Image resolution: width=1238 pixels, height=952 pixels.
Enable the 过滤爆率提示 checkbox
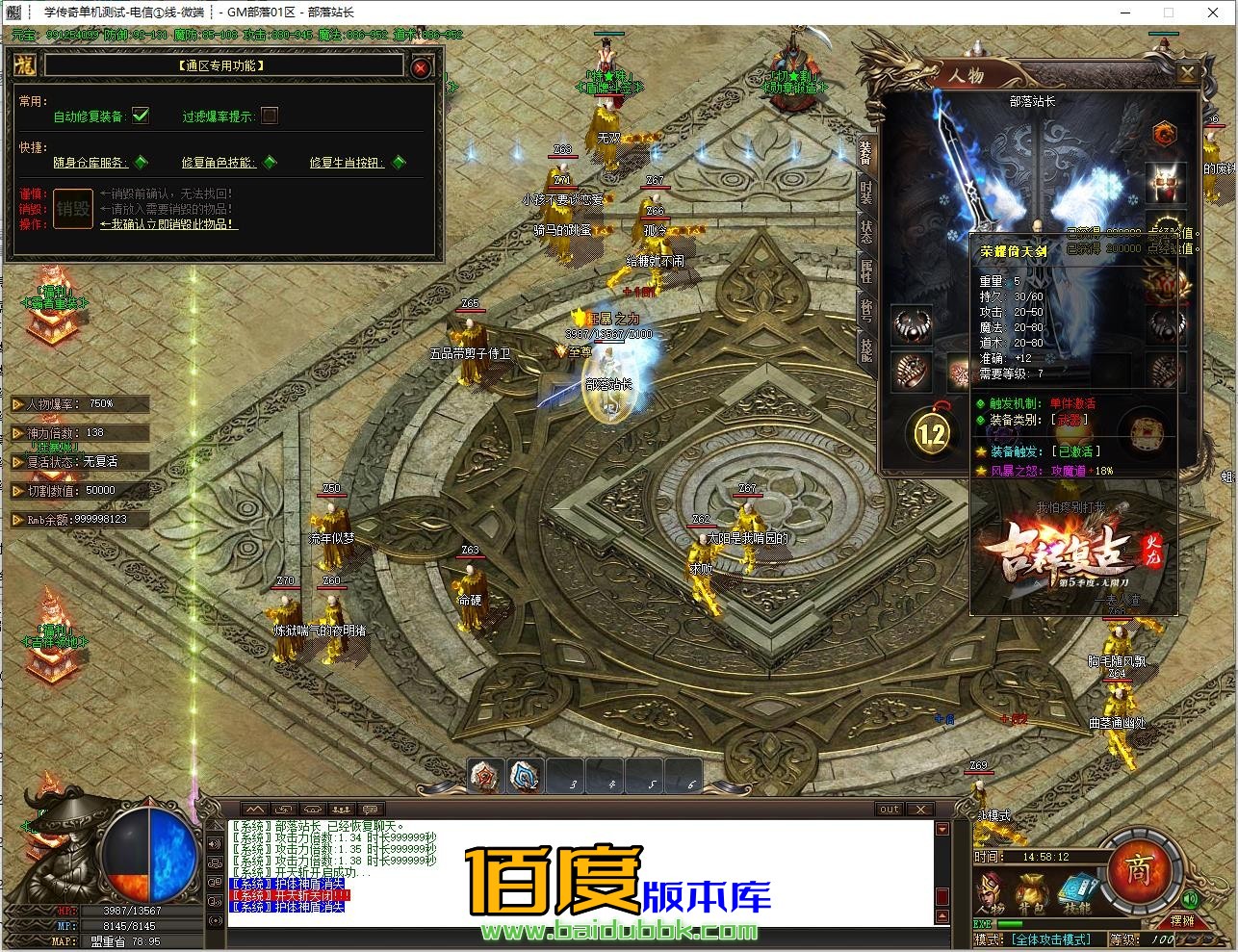click(x=269, y=116)
